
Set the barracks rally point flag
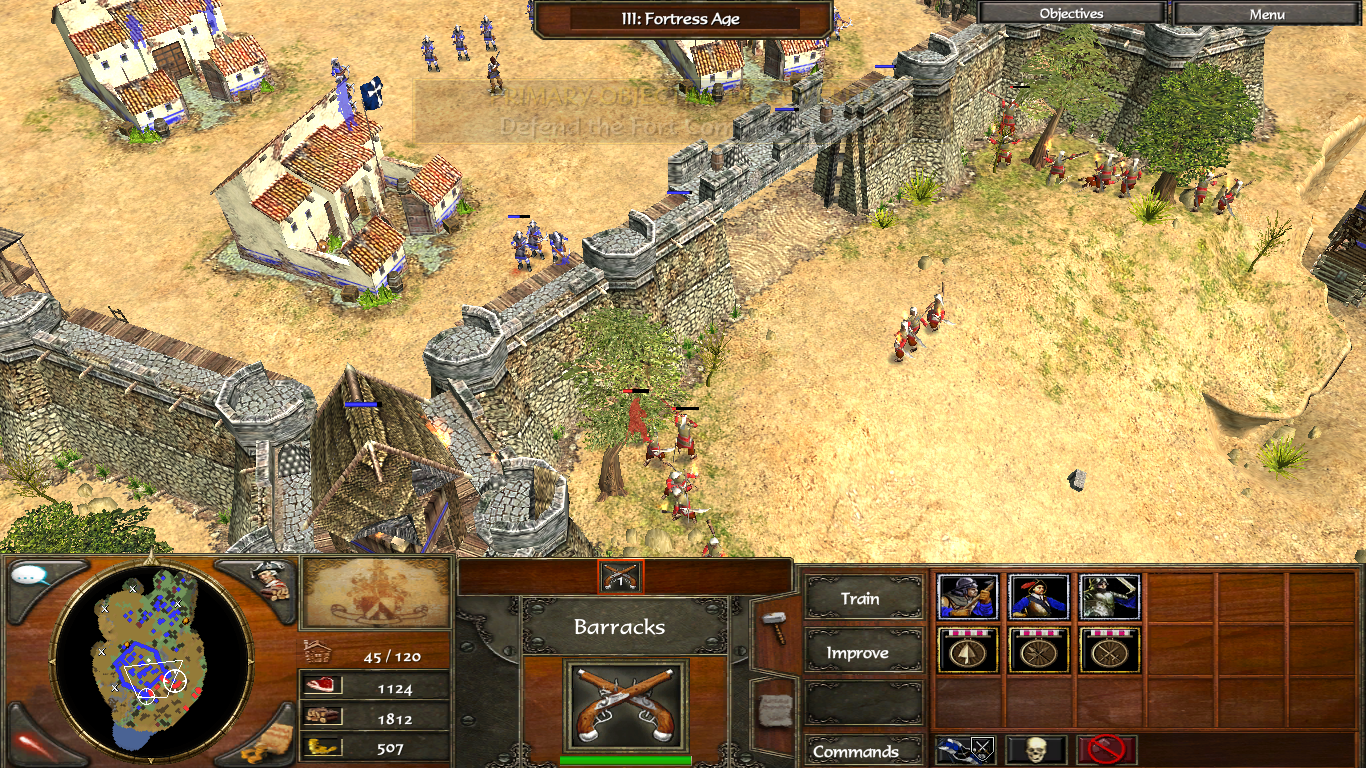pos(965,750)
